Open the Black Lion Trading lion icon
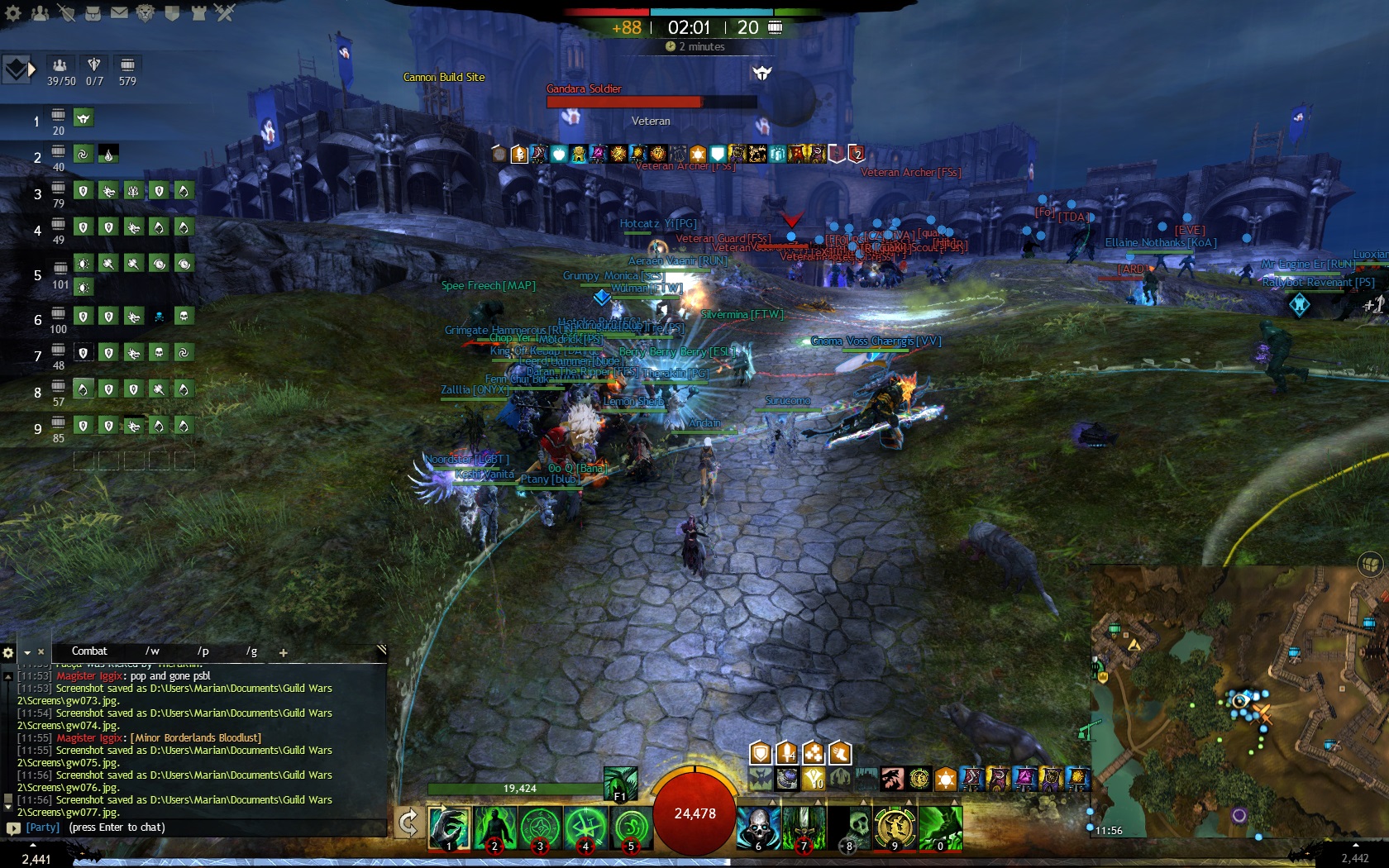 pos(146,12)
